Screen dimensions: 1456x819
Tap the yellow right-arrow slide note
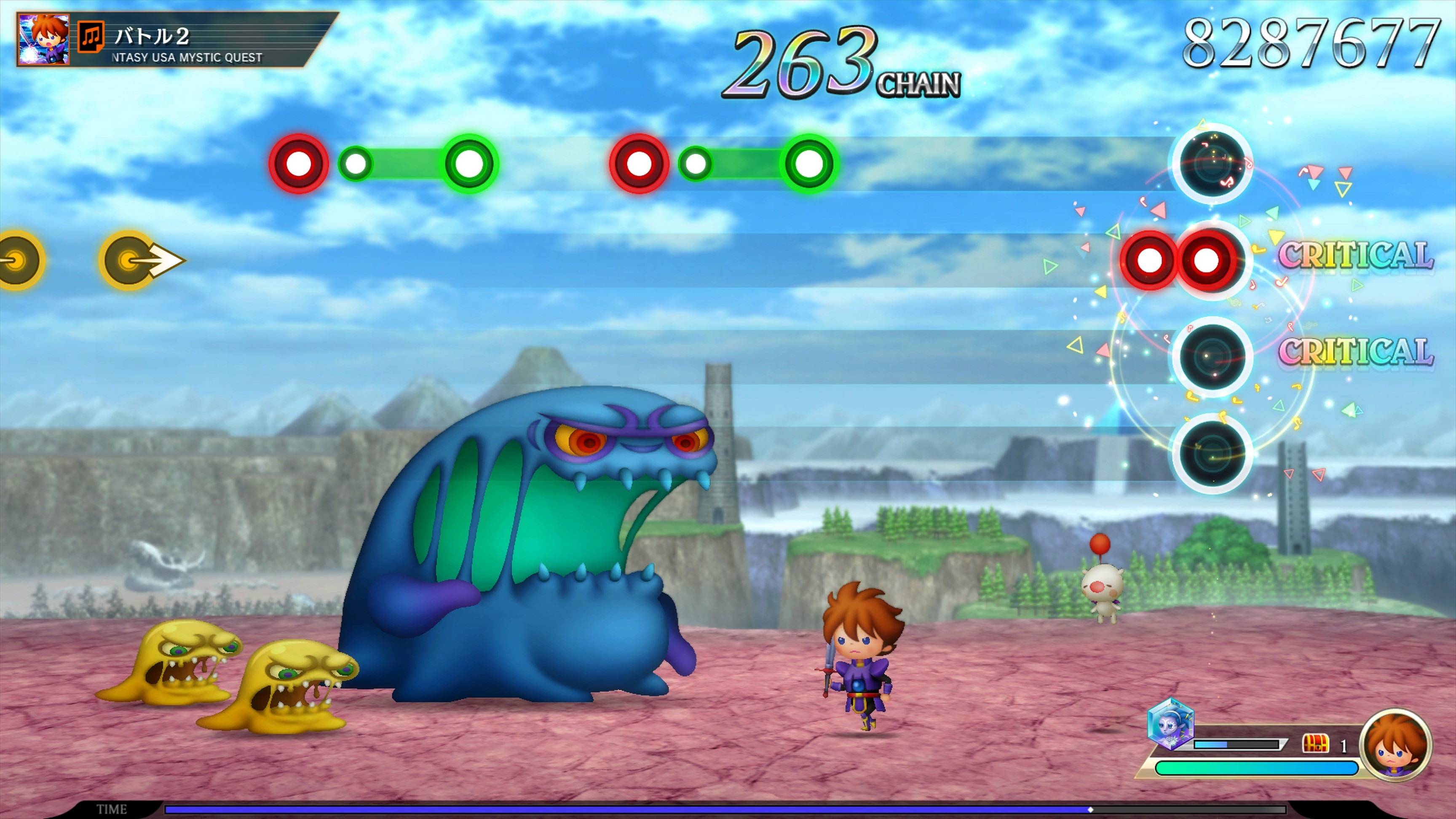[141, 260]
